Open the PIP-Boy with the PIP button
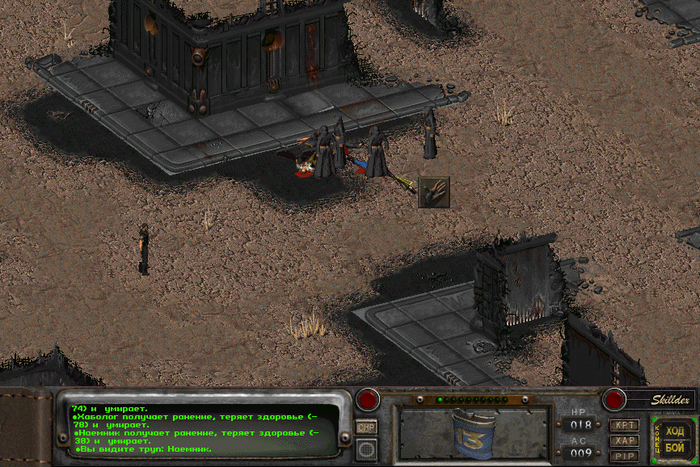 624,455
